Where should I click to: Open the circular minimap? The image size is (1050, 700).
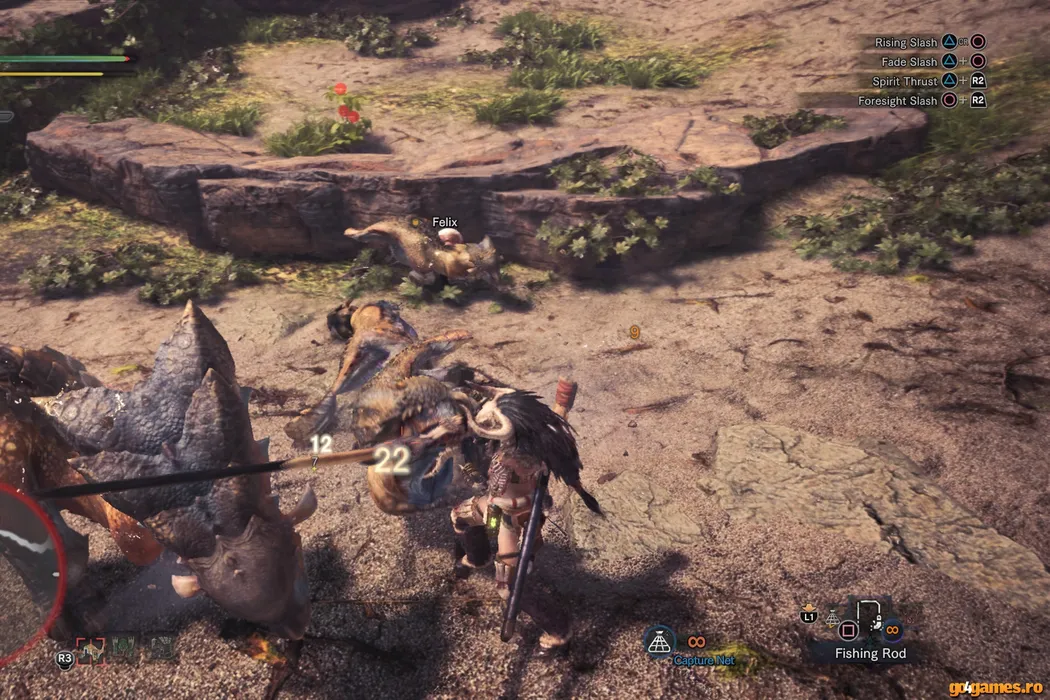coord(26,570)
